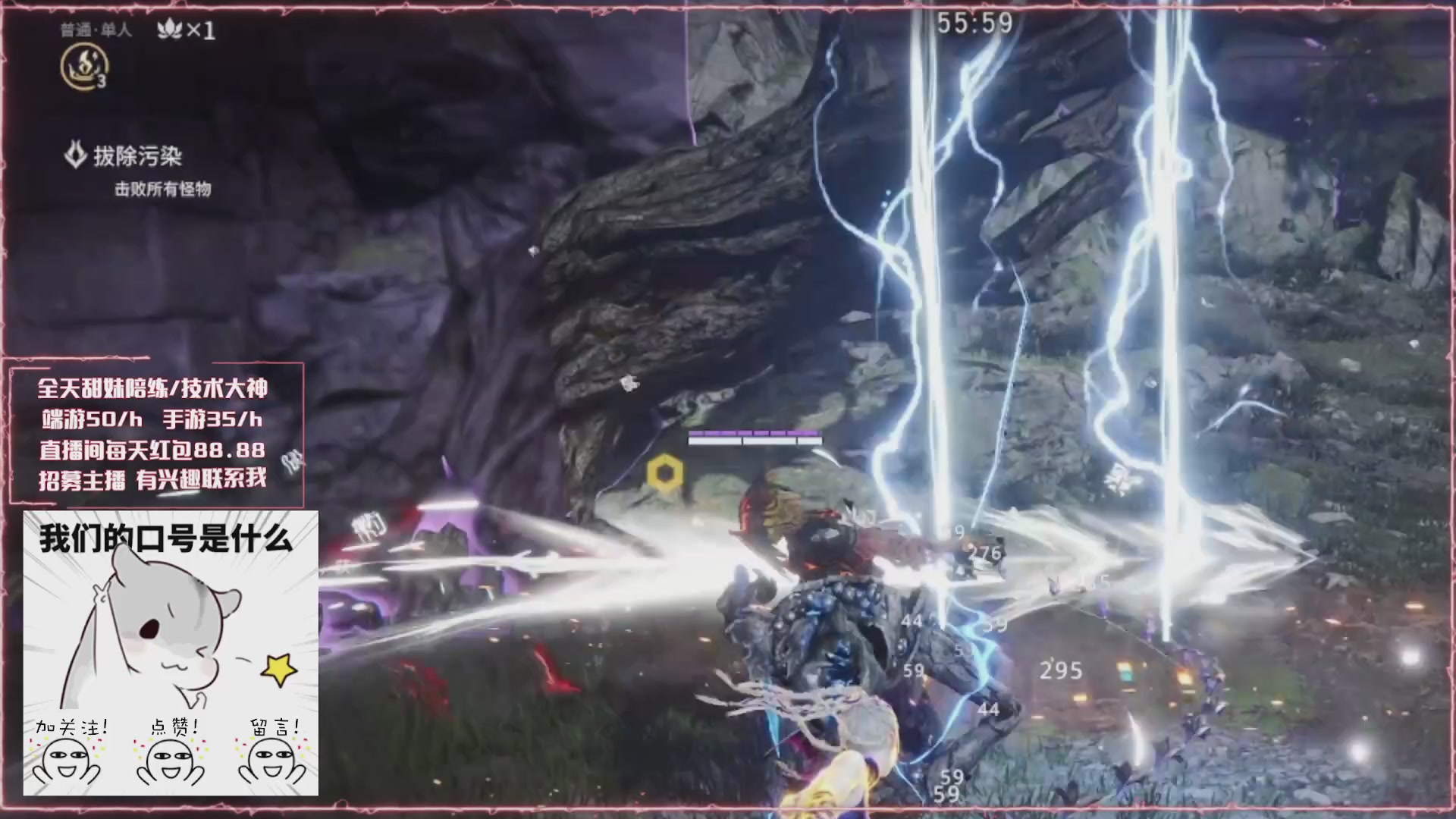Select the lotus icon showing ×1
Screen dimensions: 1456x819
pos(168,30)
